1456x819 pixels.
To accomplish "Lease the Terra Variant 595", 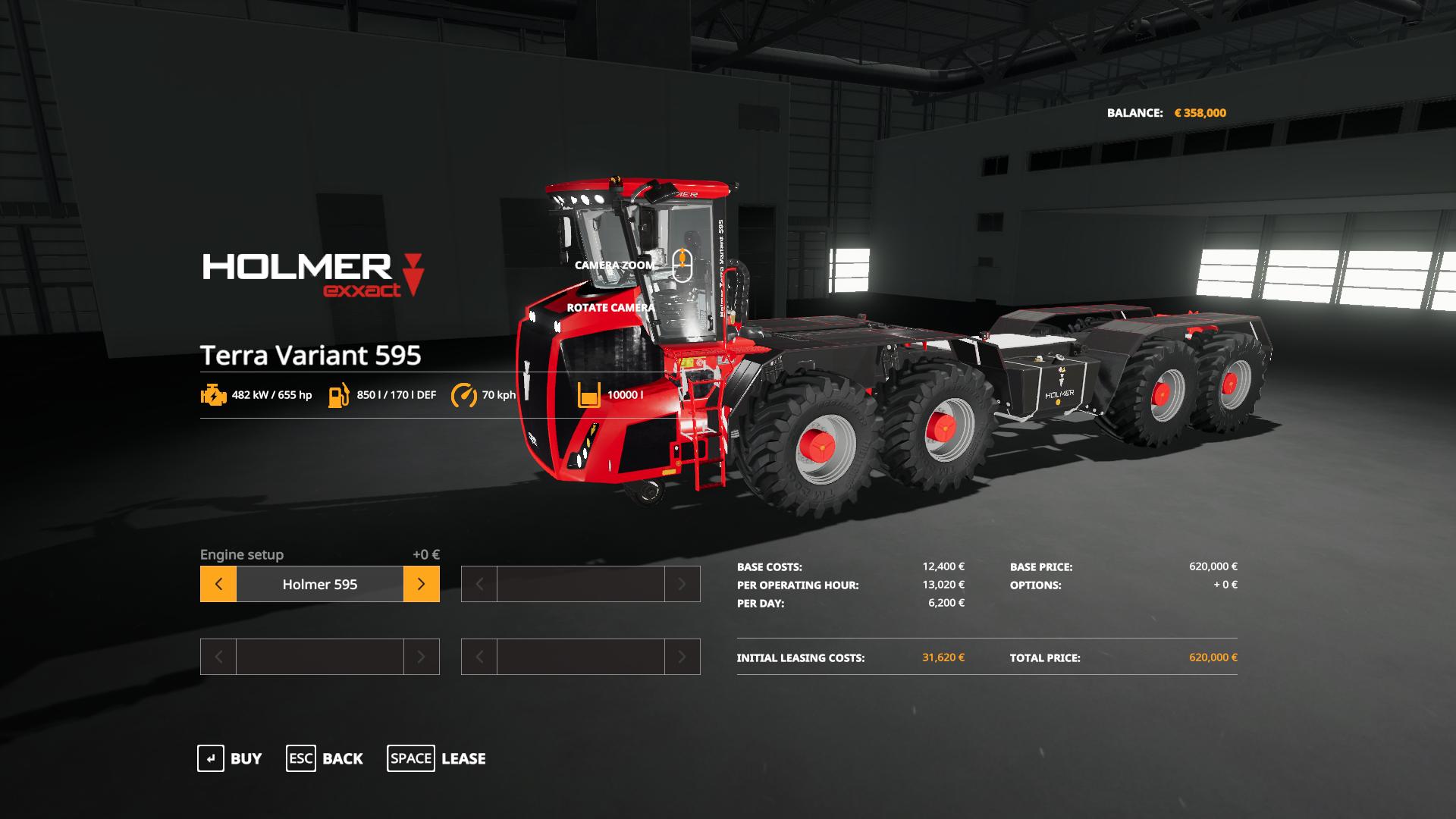I will tap(436, 758).
